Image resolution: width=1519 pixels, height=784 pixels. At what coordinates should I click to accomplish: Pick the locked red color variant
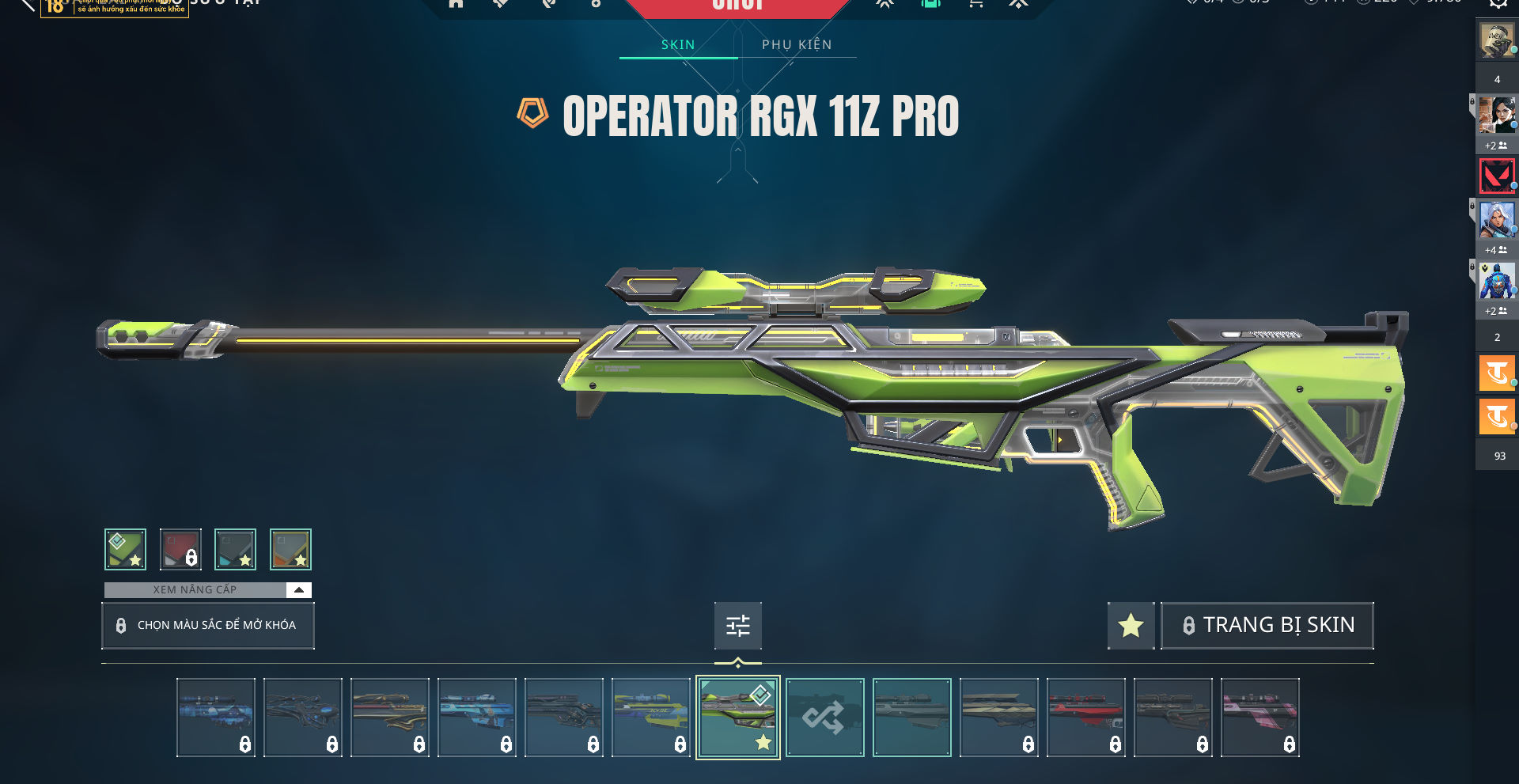tap(180, 549)
